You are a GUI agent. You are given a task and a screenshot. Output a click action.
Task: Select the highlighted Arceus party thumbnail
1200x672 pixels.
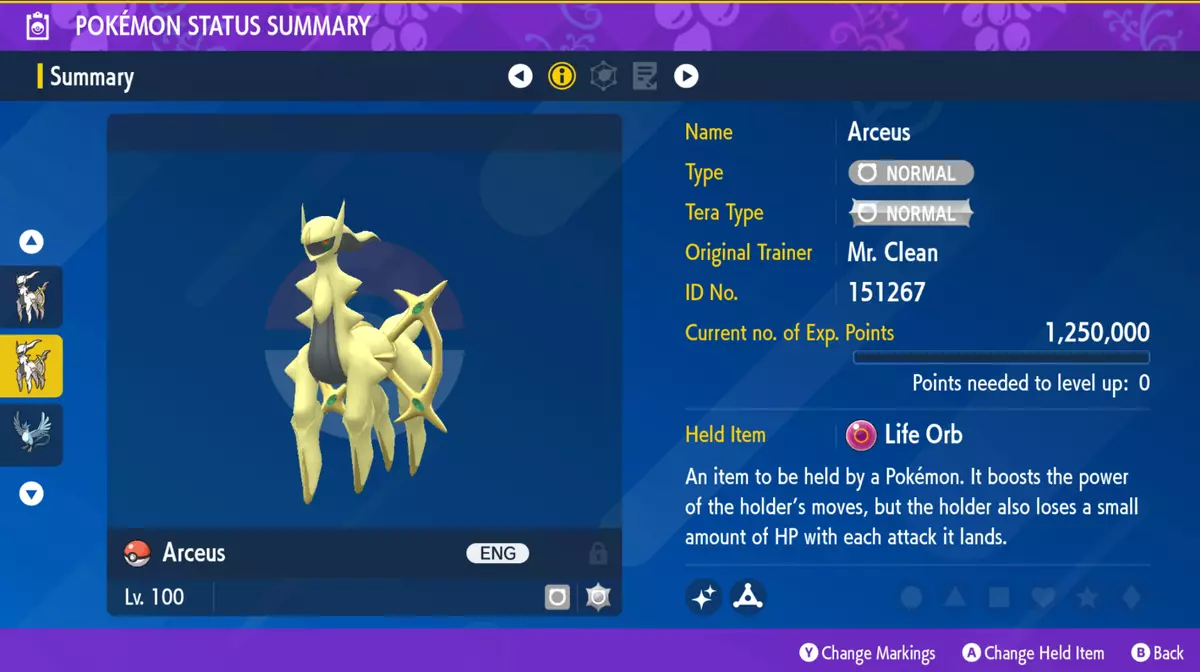click(x=31, y=366)
